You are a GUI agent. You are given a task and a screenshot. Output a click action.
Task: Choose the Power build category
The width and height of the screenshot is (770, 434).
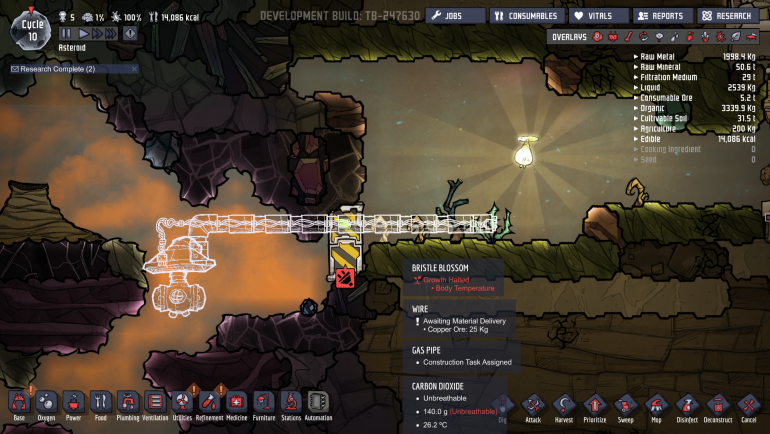point(73,403)
